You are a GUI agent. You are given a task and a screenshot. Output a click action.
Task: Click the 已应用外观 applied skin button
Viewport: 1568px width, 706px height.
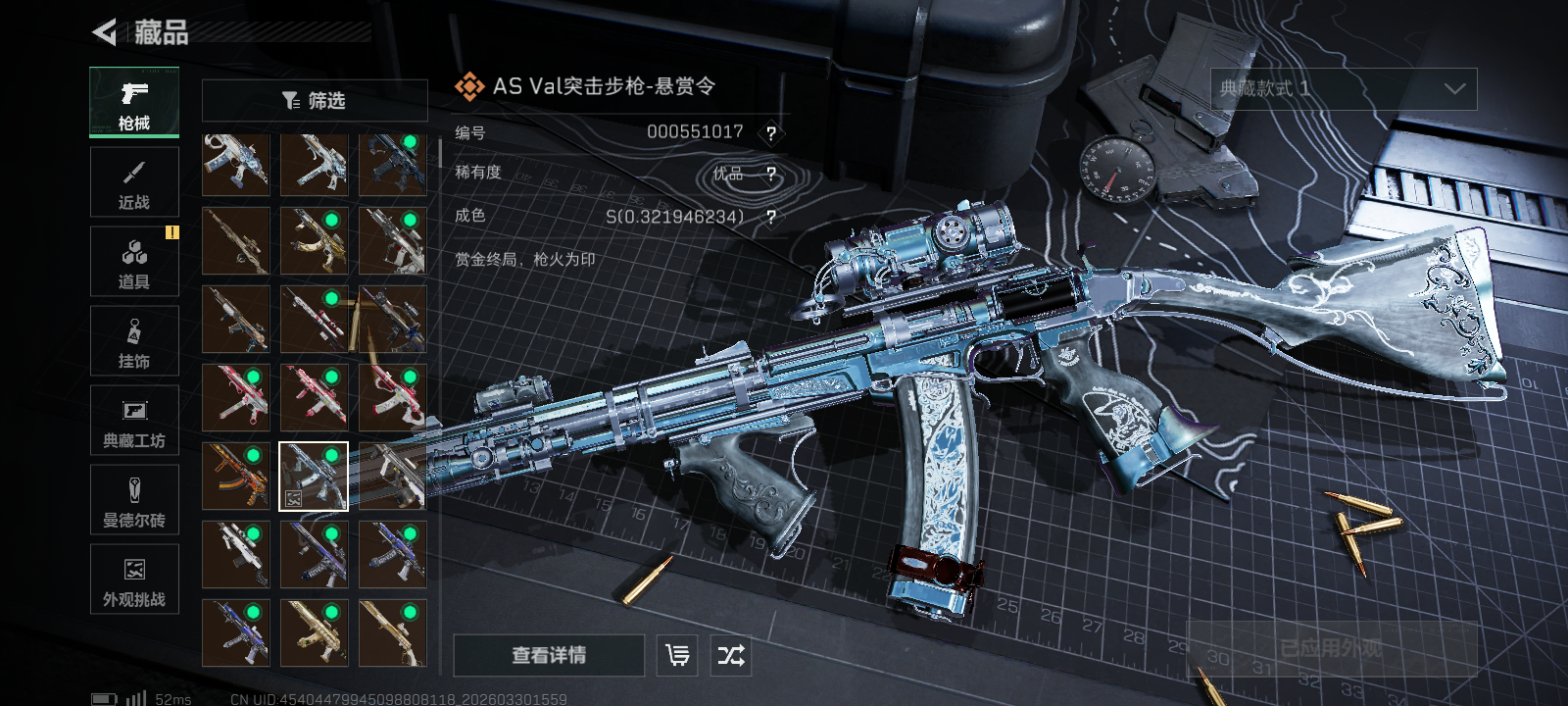point(1331,648)
